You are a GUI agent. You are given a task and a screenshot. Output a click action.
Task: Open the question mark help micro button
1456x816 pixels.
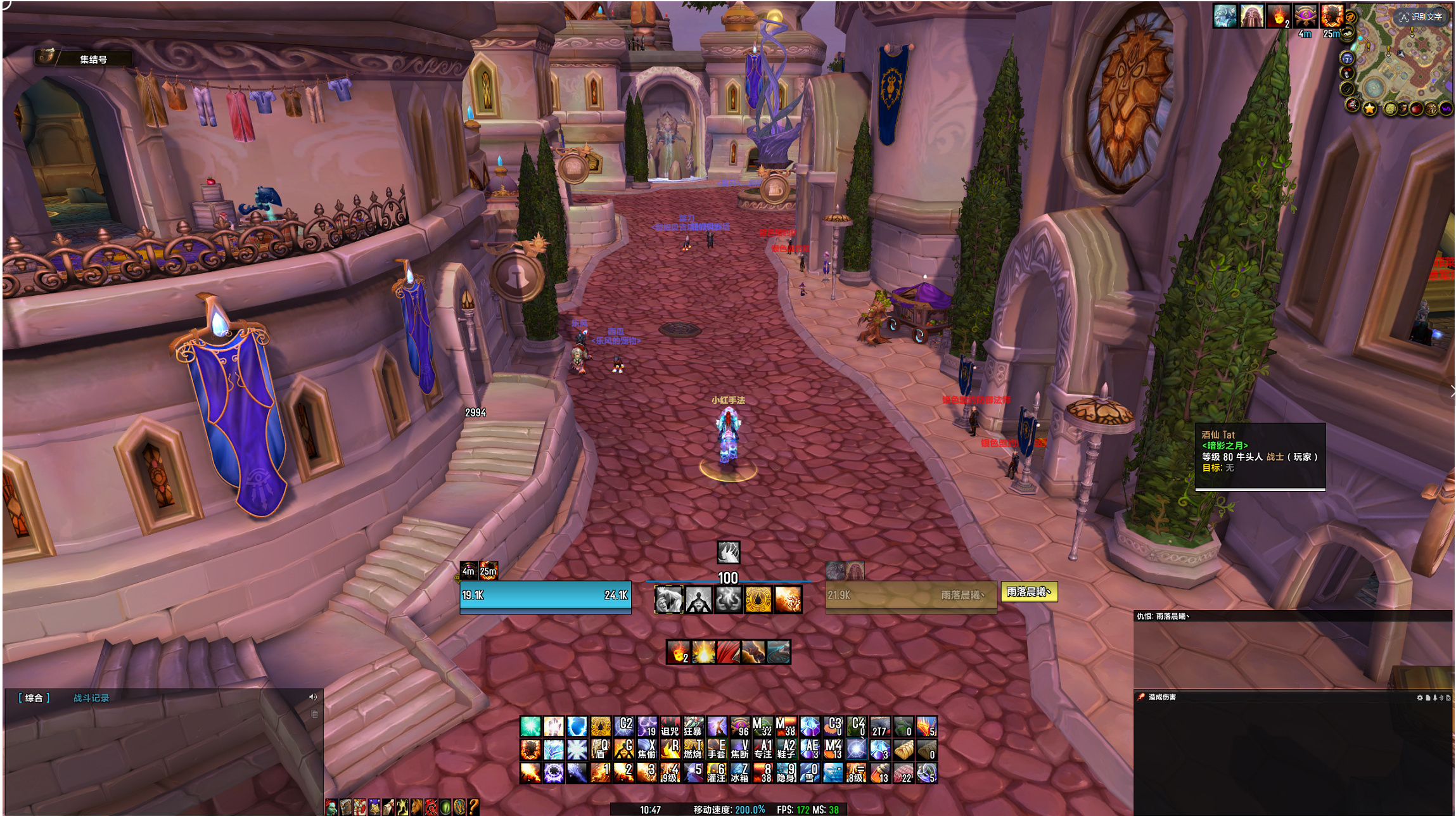point(473,807)
